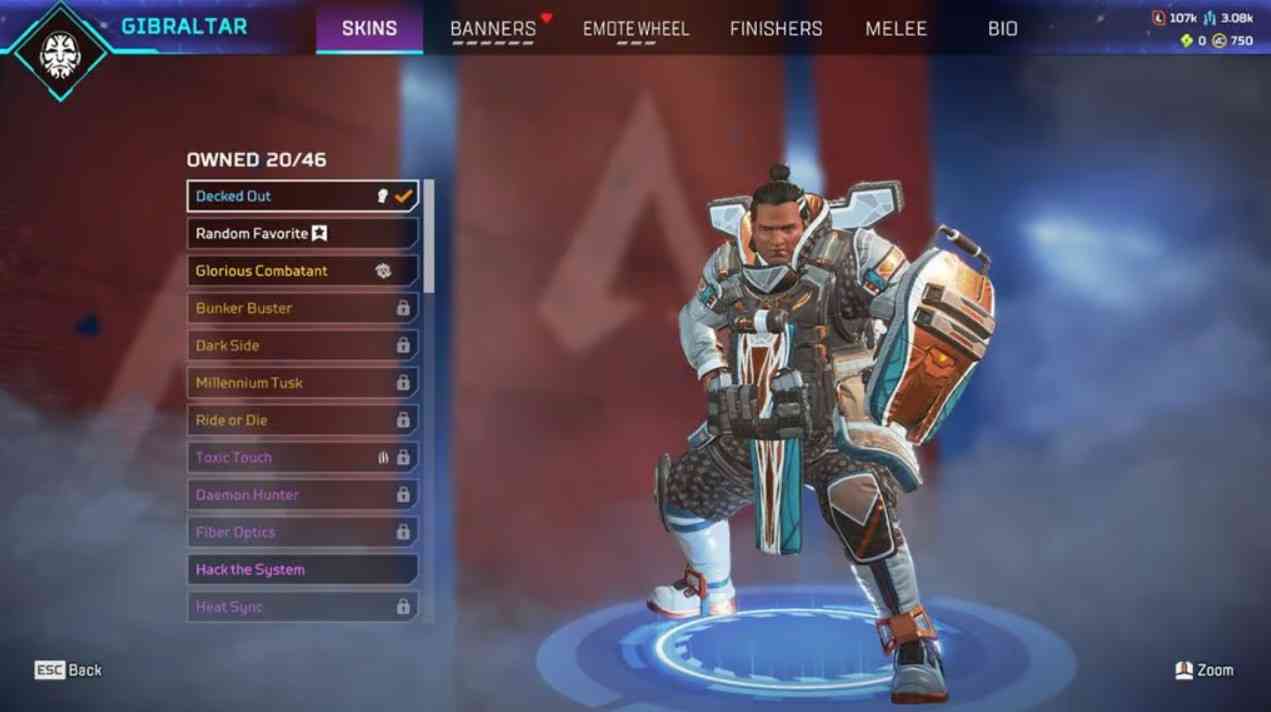Open Gibraltar's Bio tab
The image size is (1271, 712).
pyautogui.click(x=1002, y=29)
